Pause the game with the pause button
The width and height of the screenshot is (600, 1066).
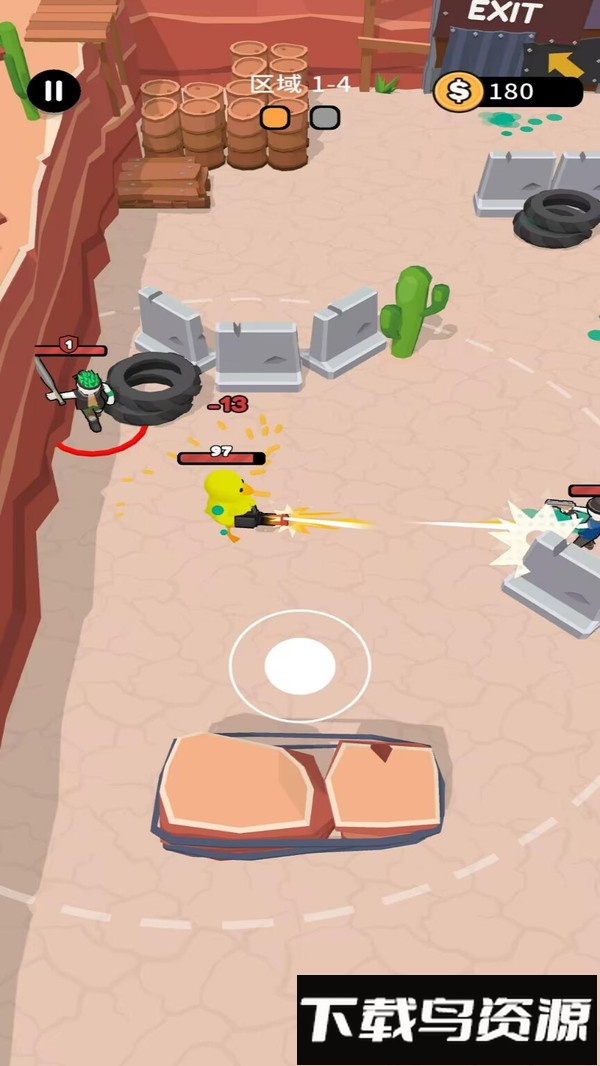(x=54, y=92)
